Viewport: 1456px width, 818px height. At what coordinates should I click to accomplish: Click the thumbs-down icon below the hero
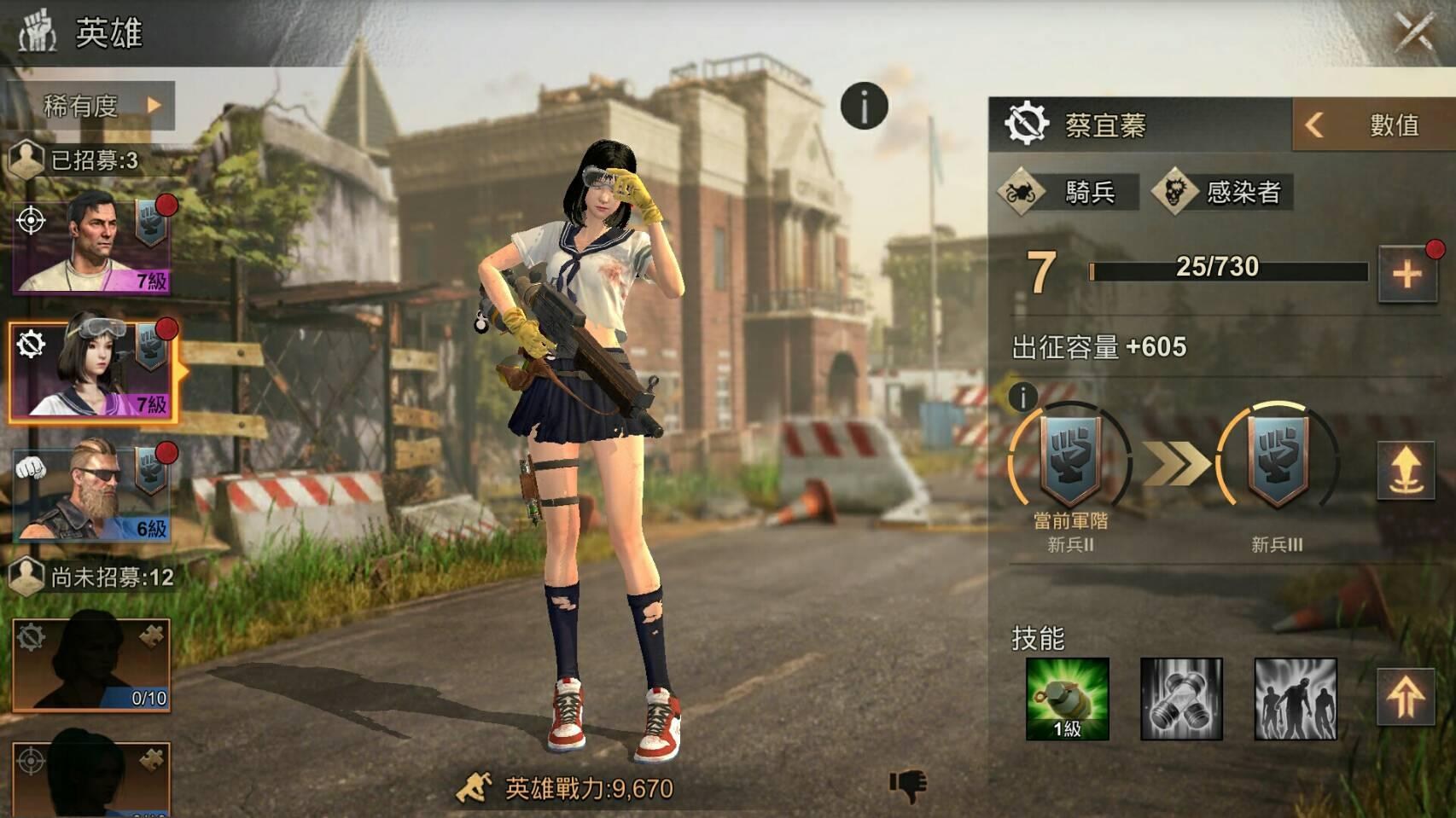click(x=908, y=785)
